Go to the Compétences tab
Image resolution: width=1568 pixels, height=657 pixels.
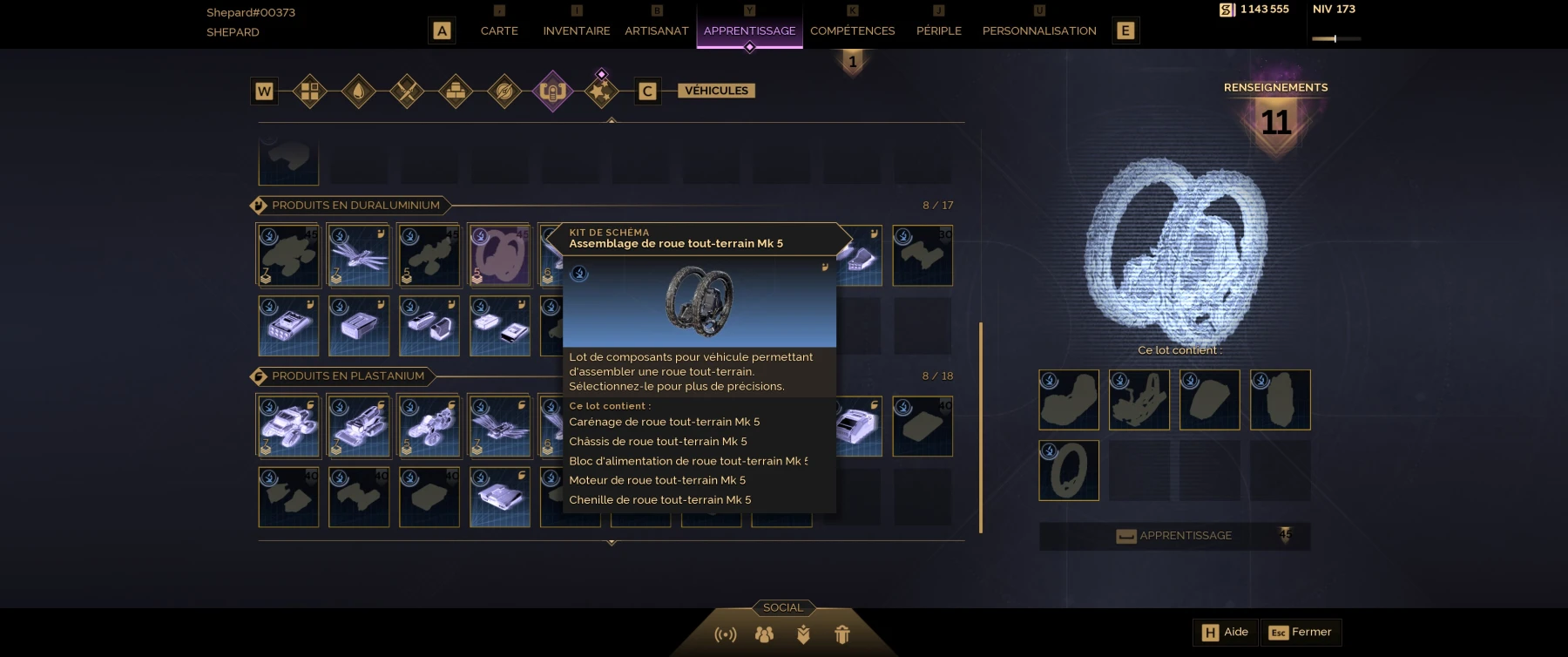[852, 30]
